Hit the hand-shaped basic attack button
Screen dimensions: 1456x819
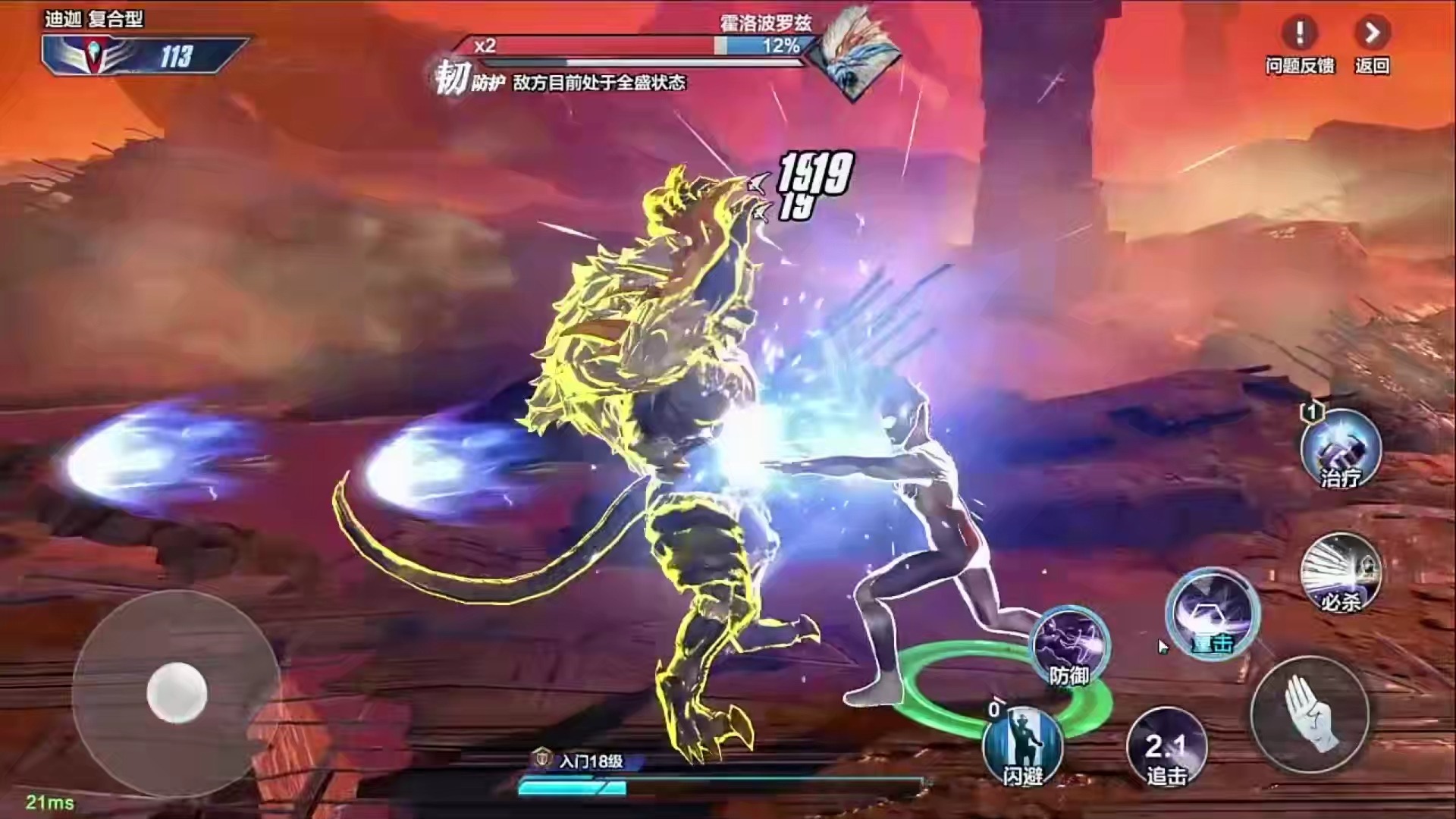coord(1310,714)
